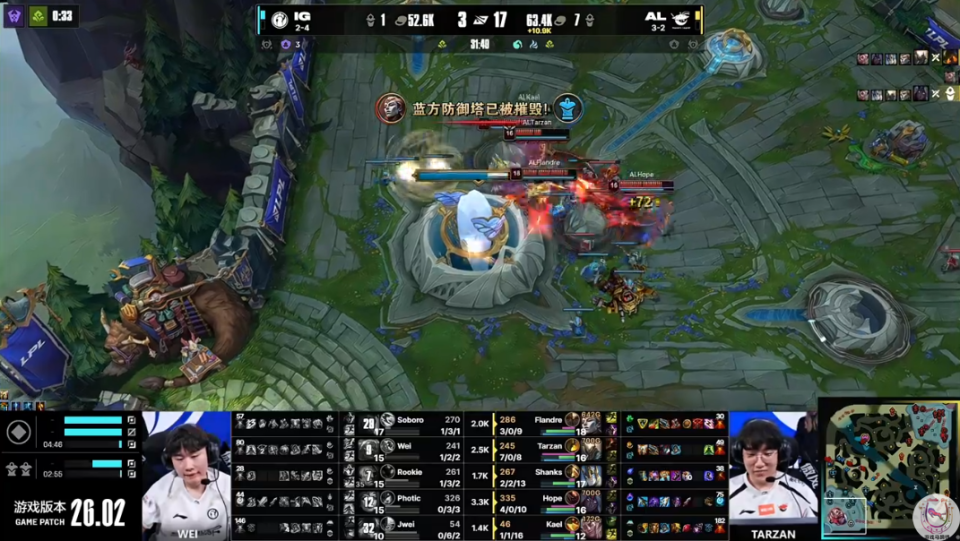Click the IG team logo in the top bar

pos(270,17)
